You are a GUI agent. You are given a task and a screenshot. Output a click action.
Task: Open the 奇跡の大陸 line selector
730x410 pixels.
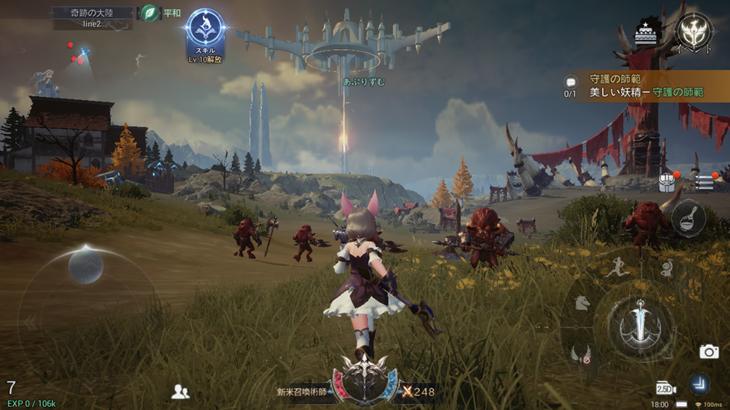(93, 17)
